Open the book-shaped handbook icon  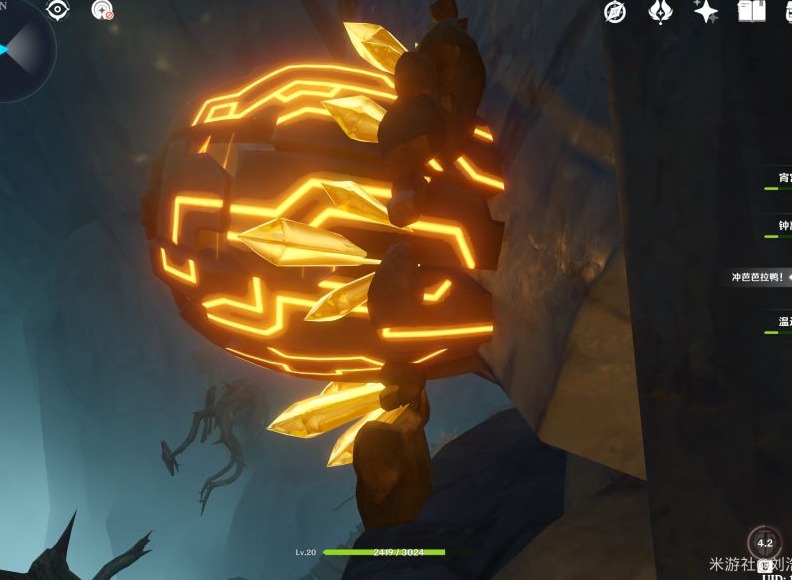tap(751, 12)
